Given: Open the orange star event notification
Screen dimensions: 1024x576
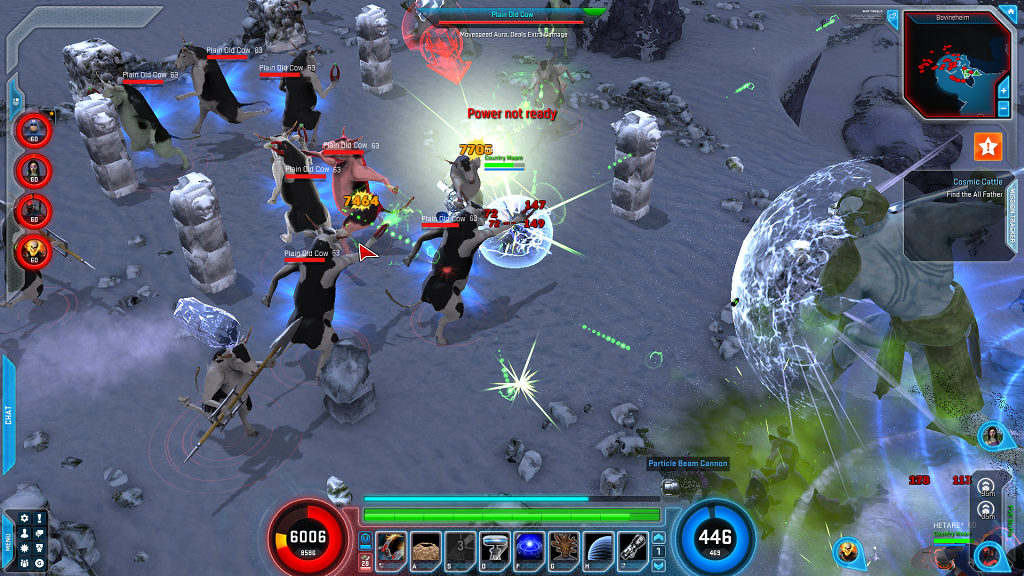Looking at the screenshot, I should [x=988, y=147].
